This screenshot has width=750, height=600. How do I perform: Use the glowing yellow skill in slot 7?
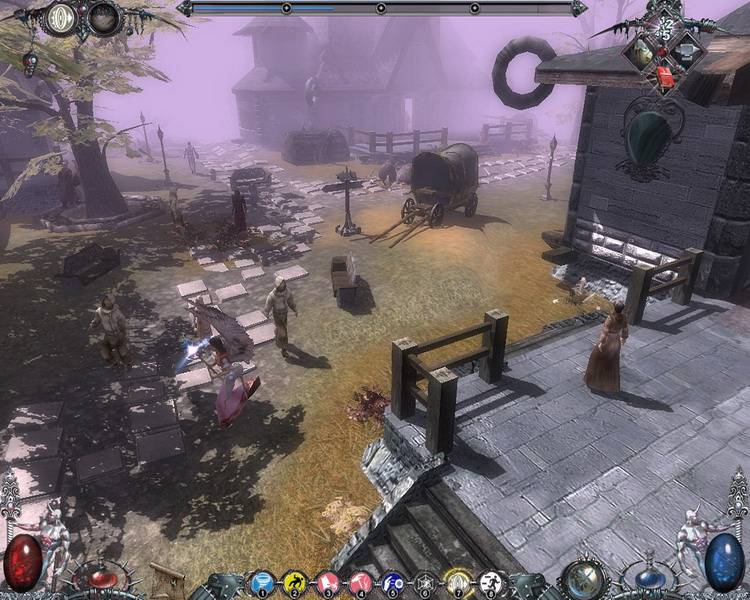click(x=459, y=581)
